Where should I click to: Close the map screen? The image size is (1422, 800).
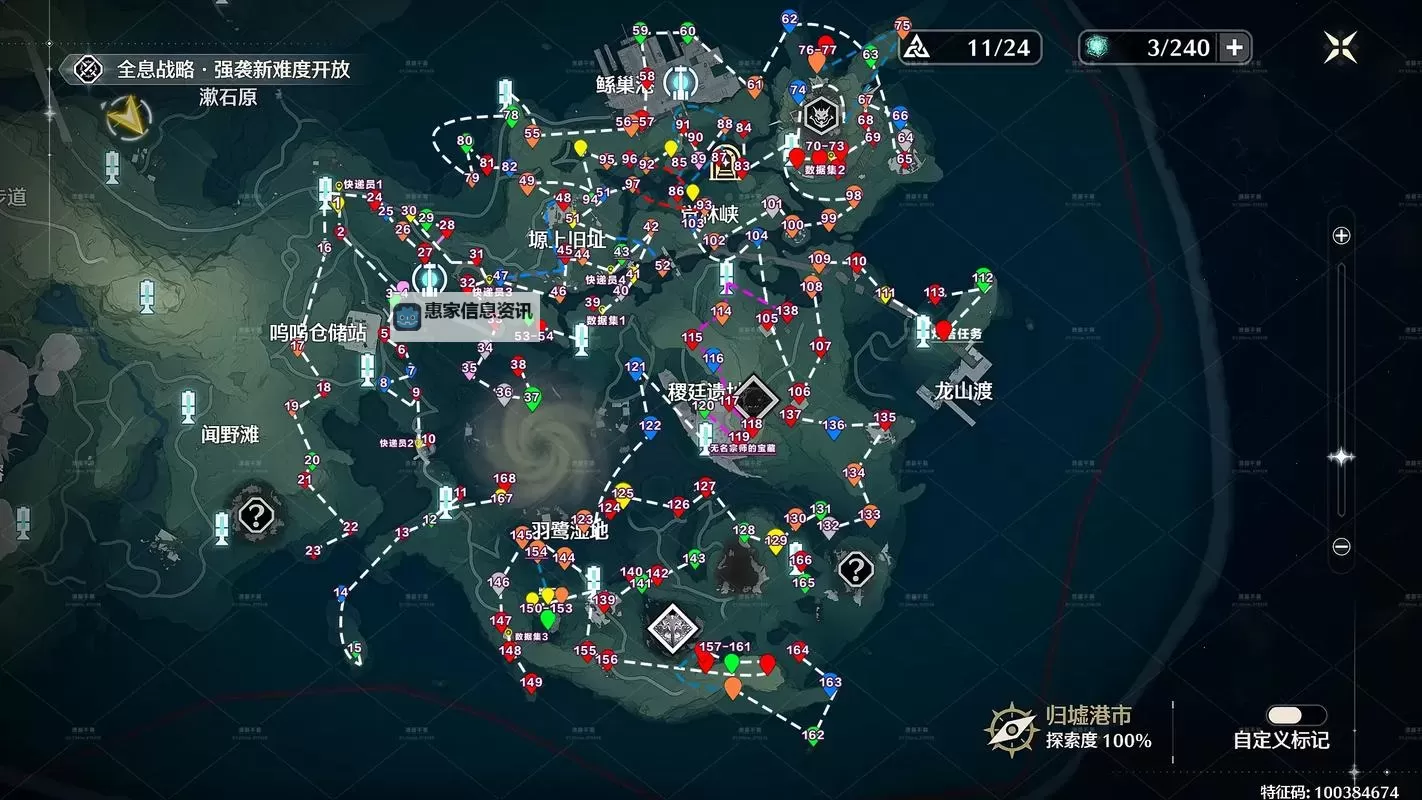pyautogui.click(x=1340, y=47)
